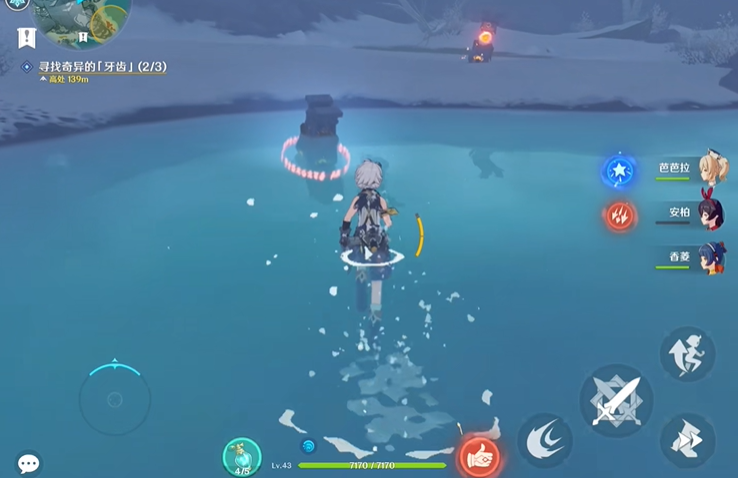The height and width of the screenshot is (478, 738).
Task: Trigger 芭芭拉's blue star burst icon
Action: point(619,172)
